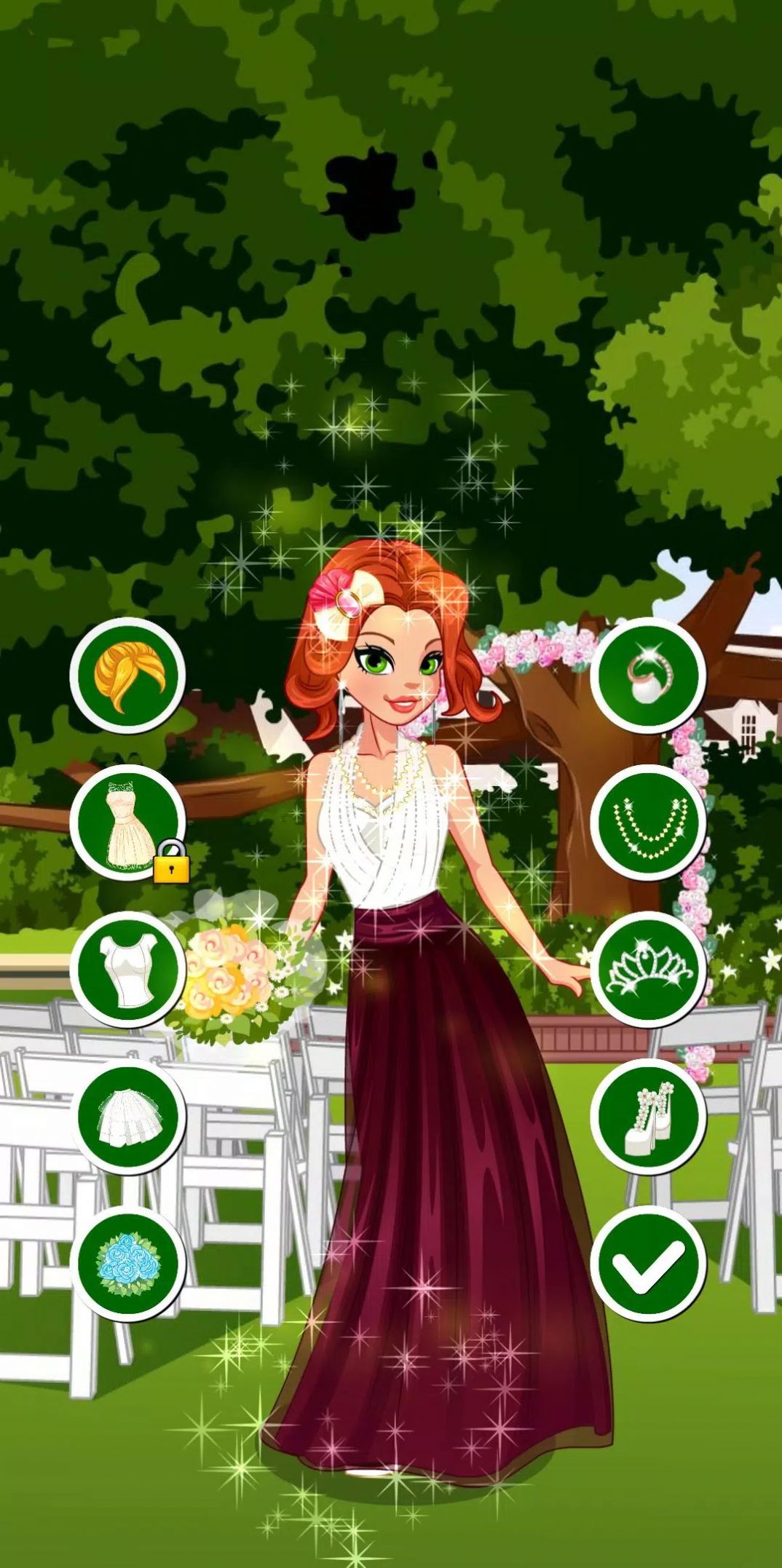The height and width of the screenshot is (1568, 782).
Task: Open the white skirt category
Action: 128,1117
